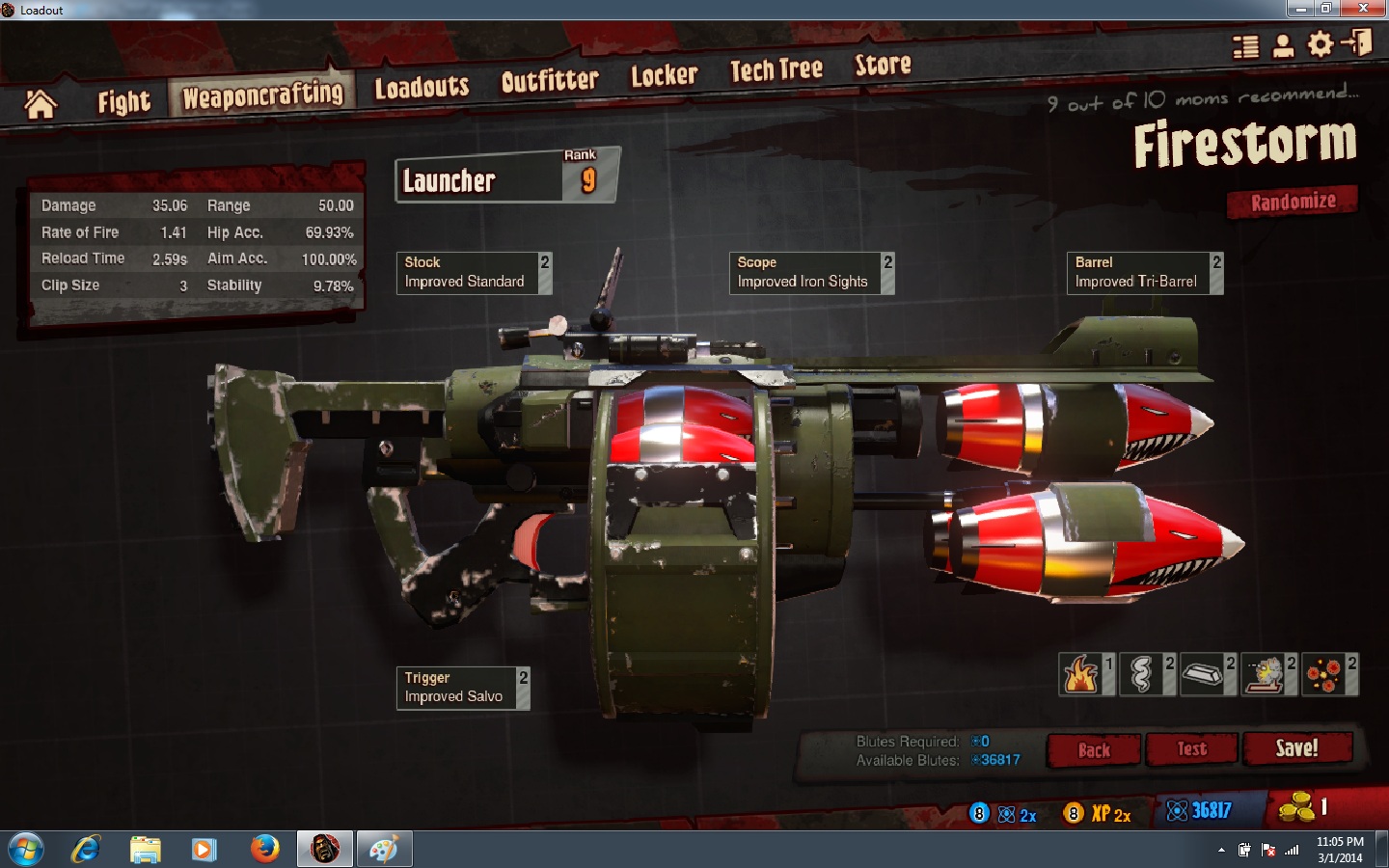This screenshot has height=868, width=1389.
Task: Test the weapon with Test button
Action: click(1191, 749)
